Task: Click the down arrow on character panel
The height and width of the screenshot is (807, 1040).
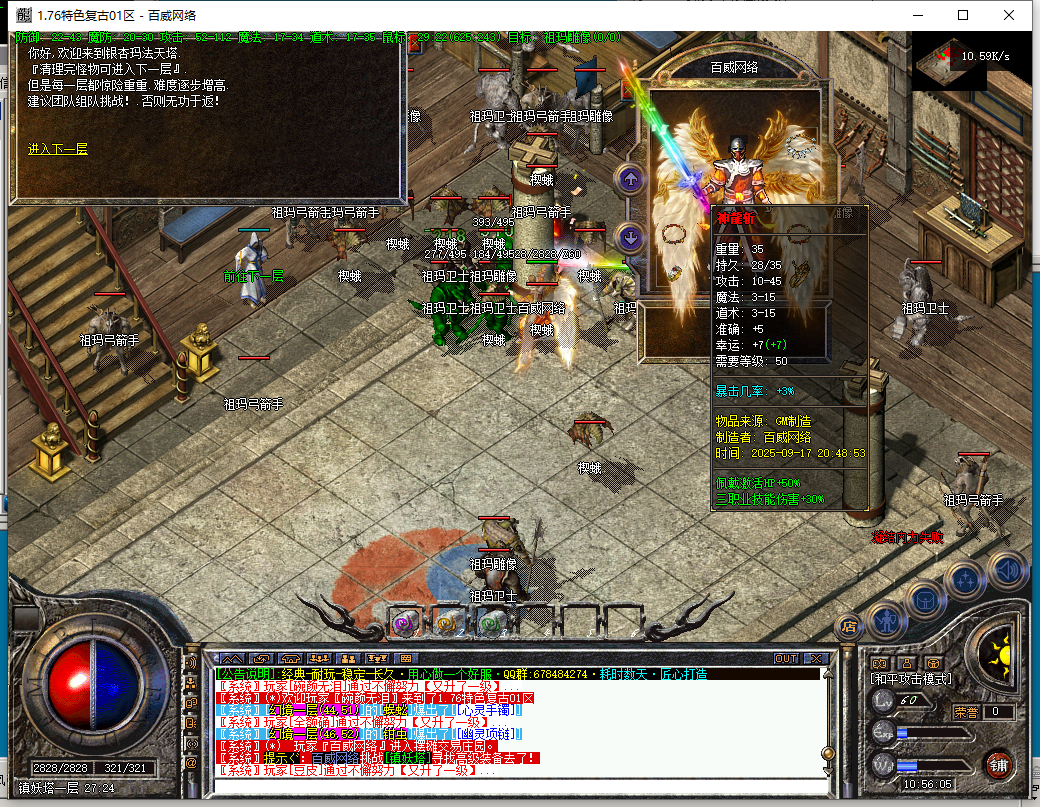Action: tap(630, 237)
